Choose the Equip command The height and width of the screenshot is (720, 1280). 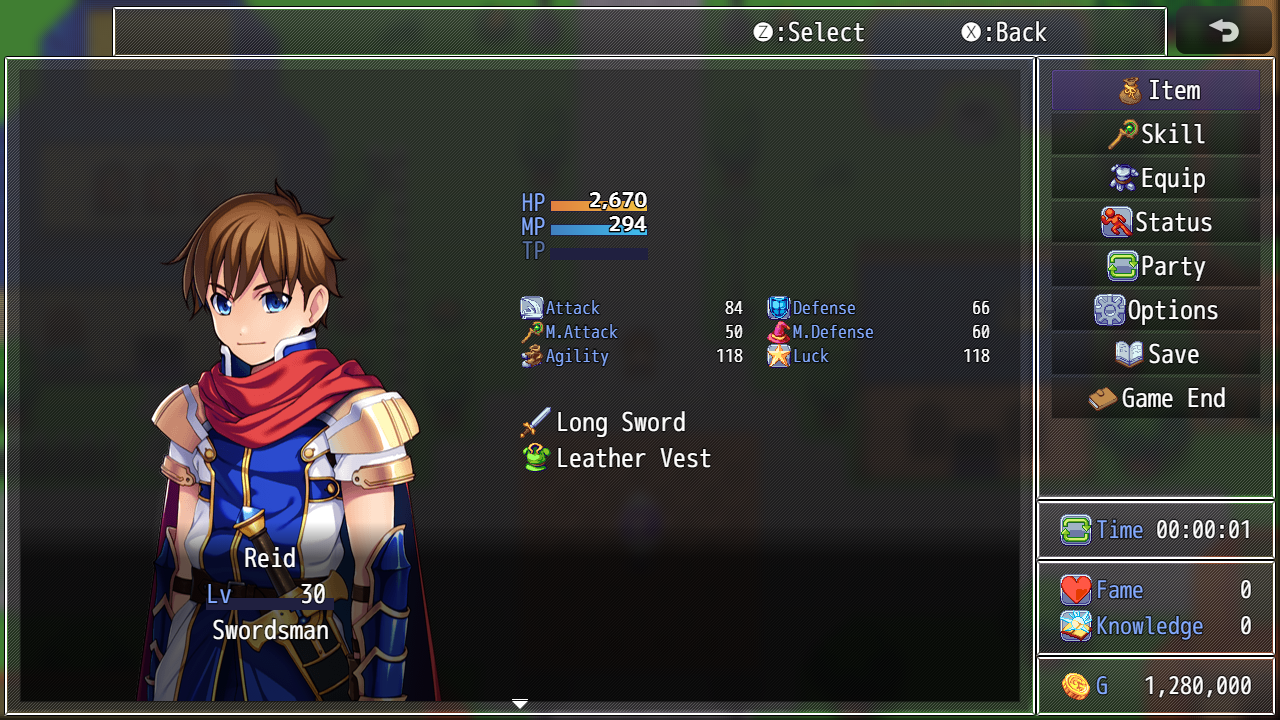(1156, 179)
